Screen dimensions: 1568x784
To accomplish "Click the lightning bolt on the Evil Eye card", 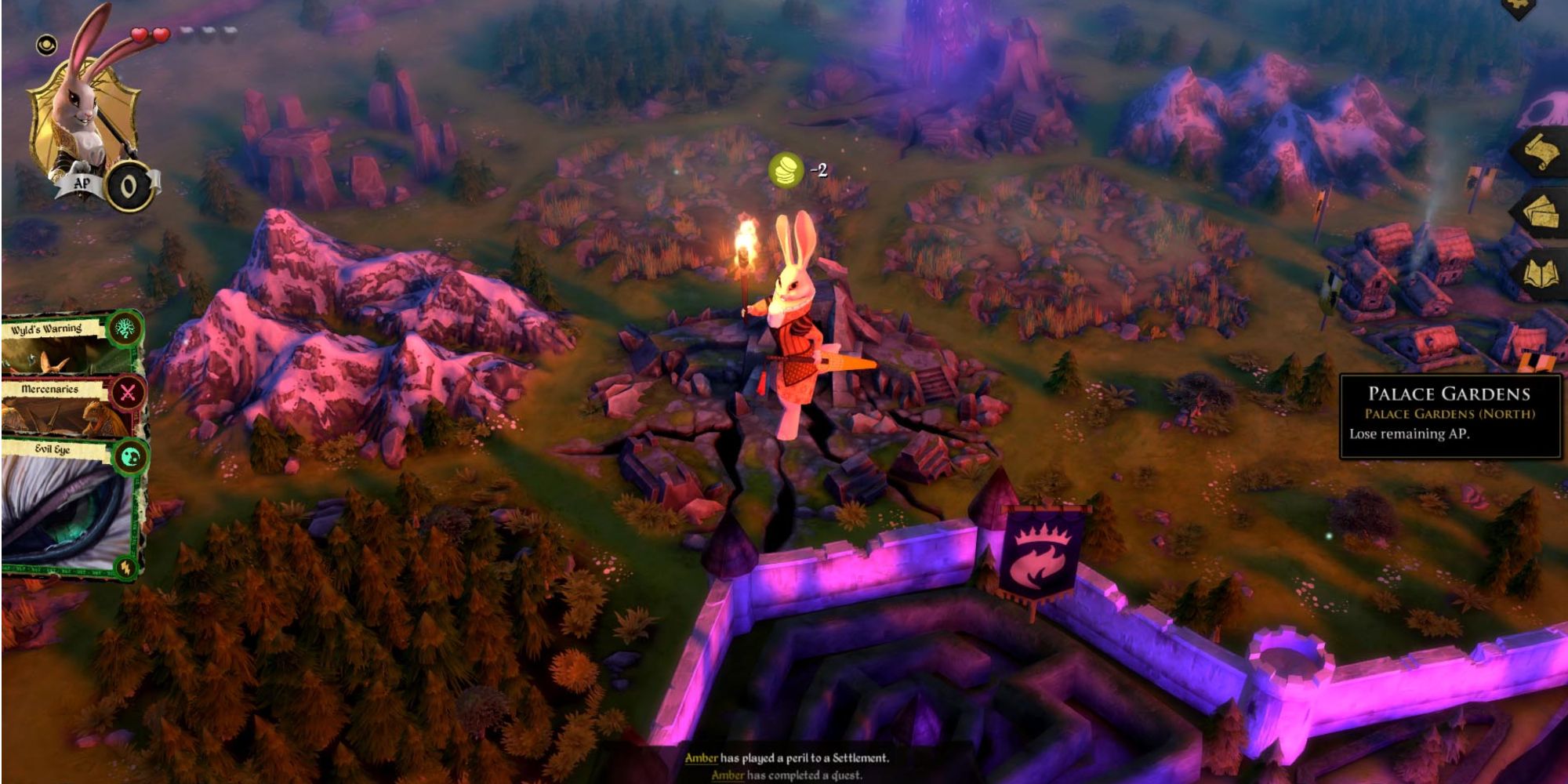I will click(126, 566).
